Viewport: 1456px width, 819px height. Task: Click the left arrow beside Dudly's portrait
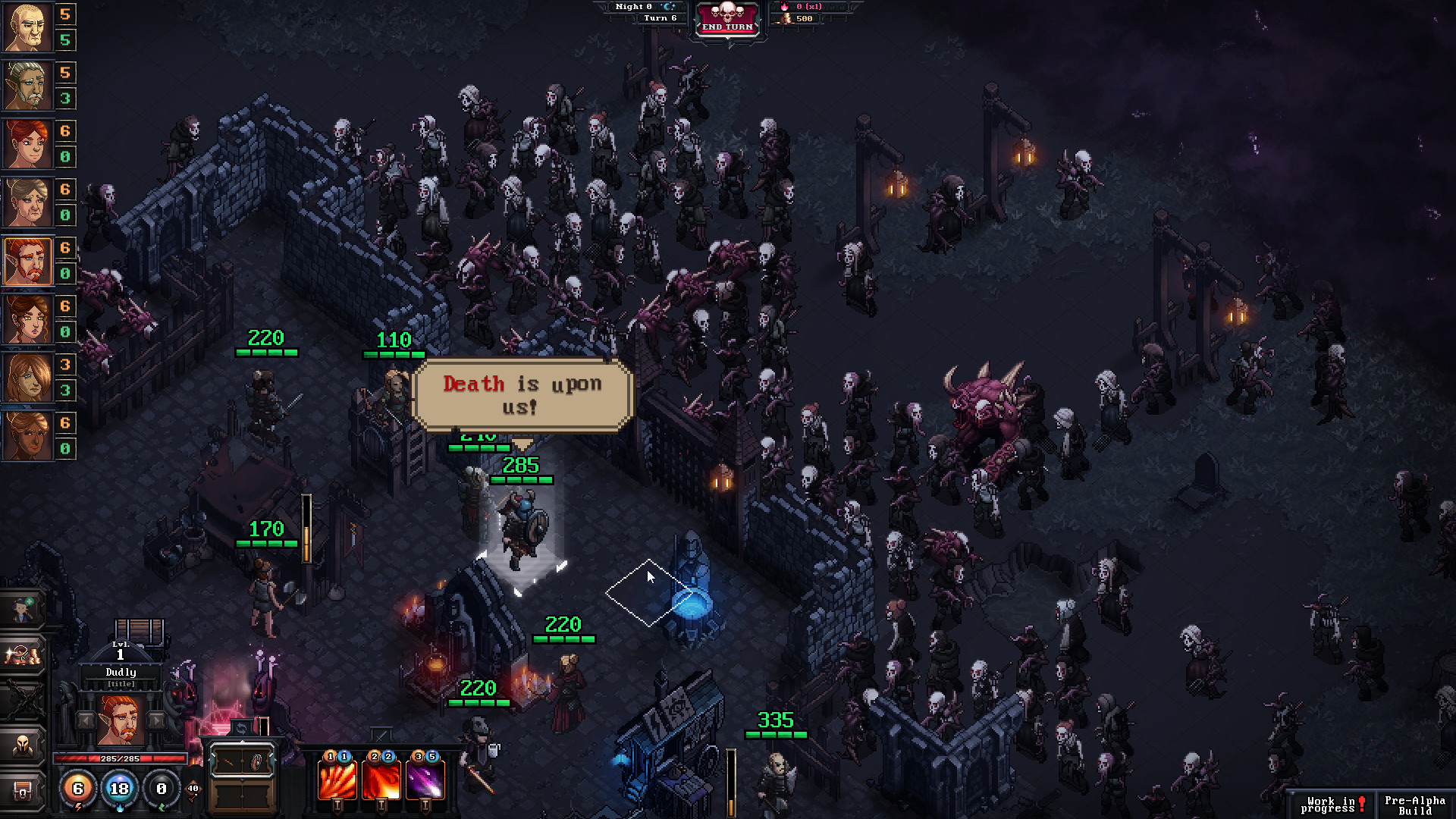pos(86,721)
